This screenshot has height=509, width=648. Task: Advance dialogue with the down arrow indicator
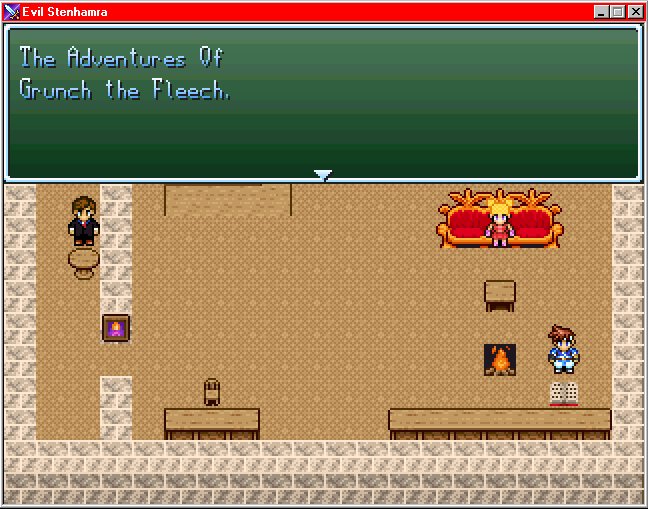322,175
